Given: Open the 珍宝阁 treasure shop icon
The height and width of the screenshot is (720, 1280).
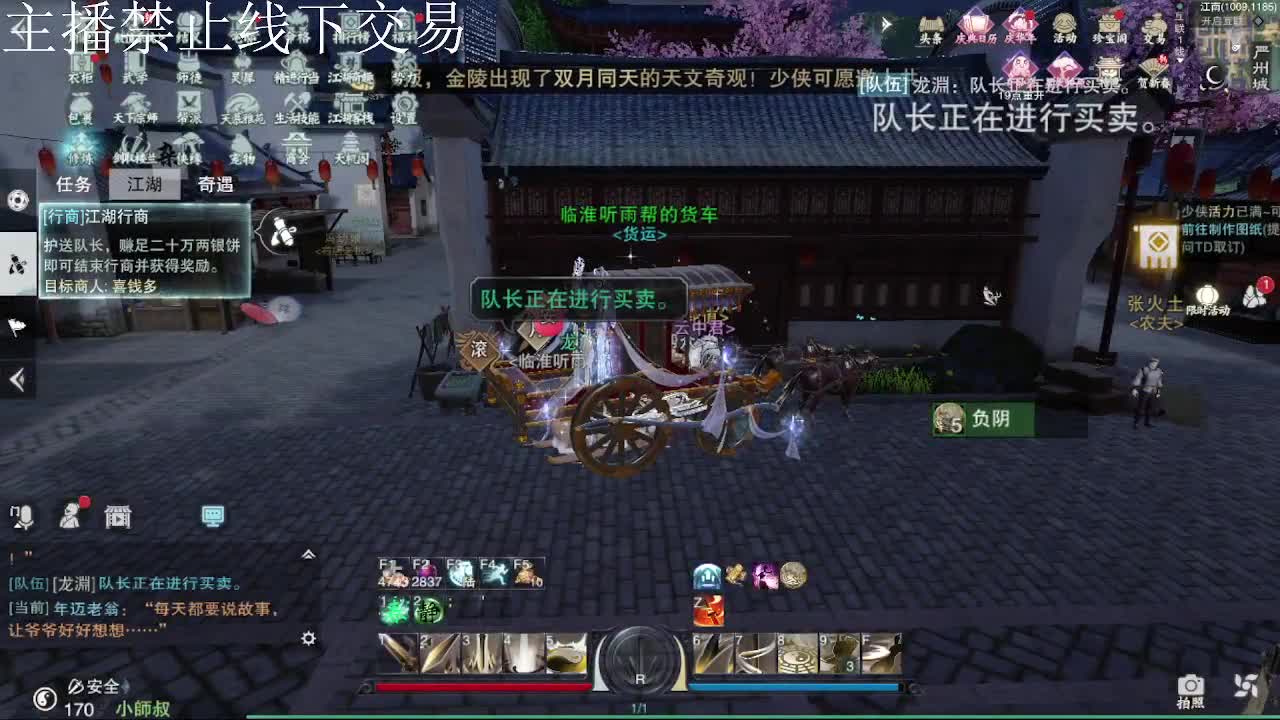Looking at the screenshot, I should pyautogui.click(x=1109, y=25).
